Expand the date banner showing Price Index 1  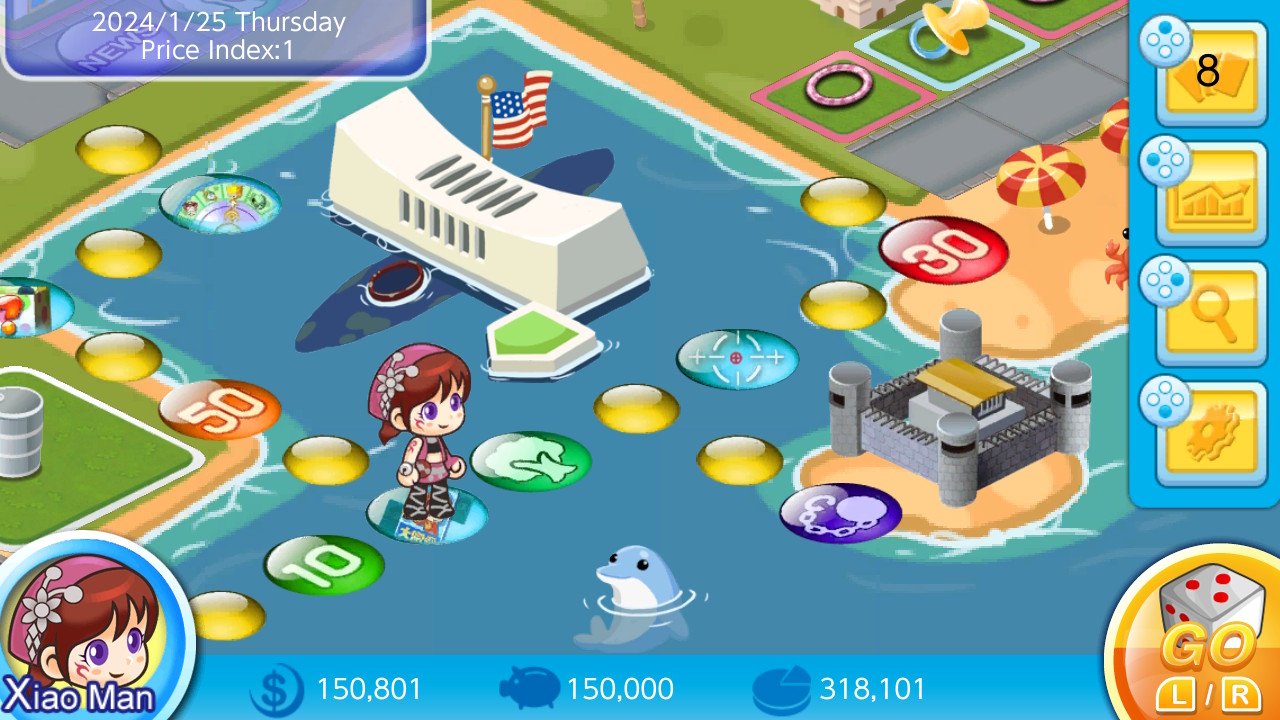(213, 37)
